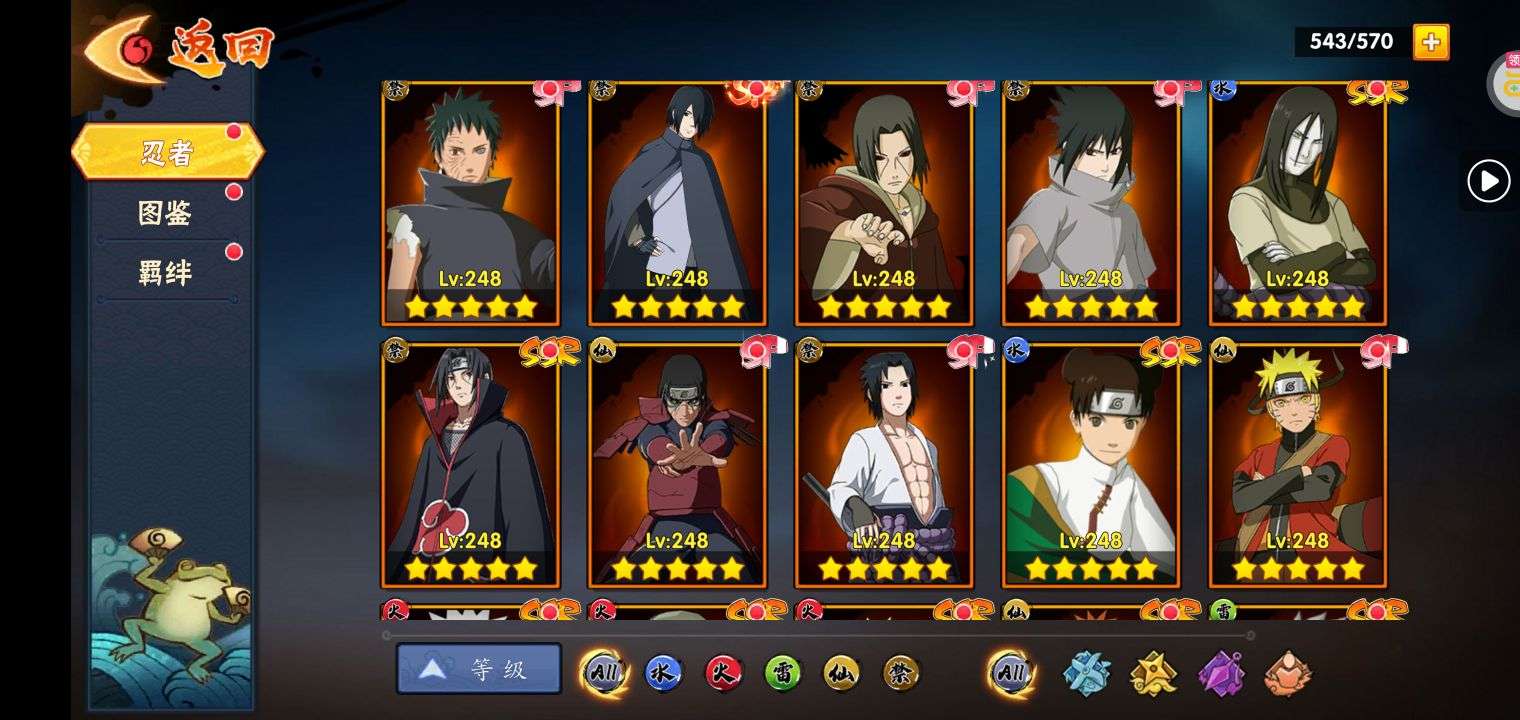Select the blue shuriken class filter
The width and height of the screenshot is (1520, 720).
1086,673
